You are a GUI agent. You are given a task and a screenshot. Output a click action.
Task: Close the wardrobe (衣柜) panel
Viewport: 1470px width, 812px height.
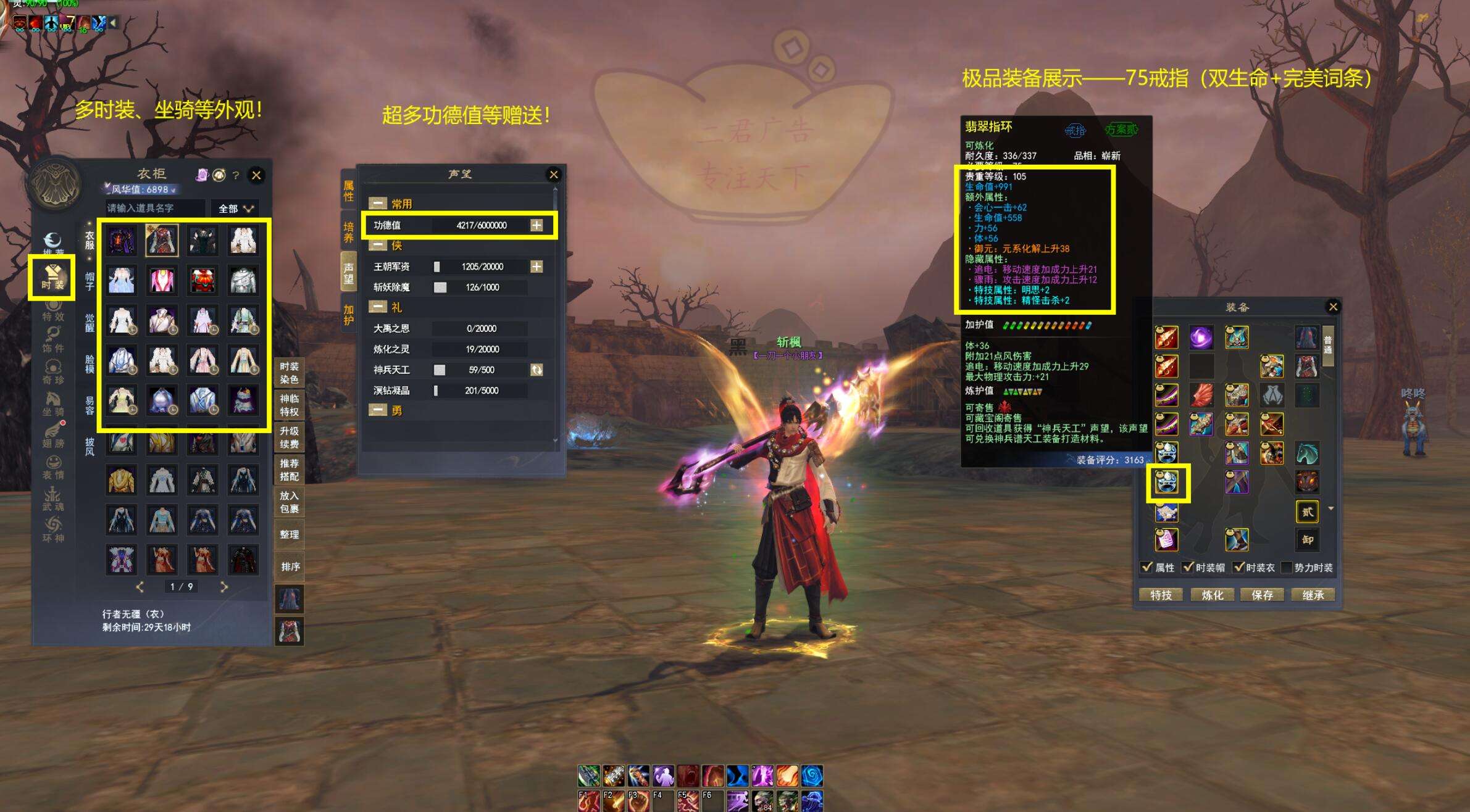(x=256, y=176)
